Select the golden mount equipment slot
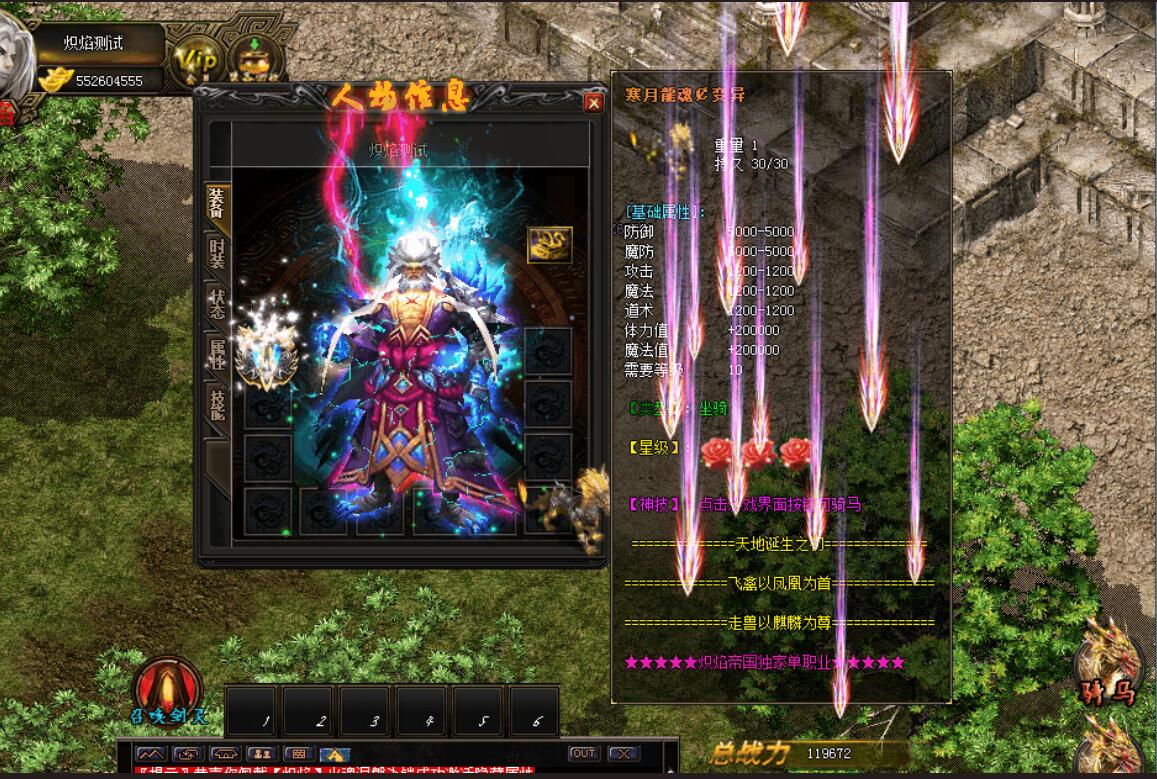 pyautogui.click(x=574, y=508)
